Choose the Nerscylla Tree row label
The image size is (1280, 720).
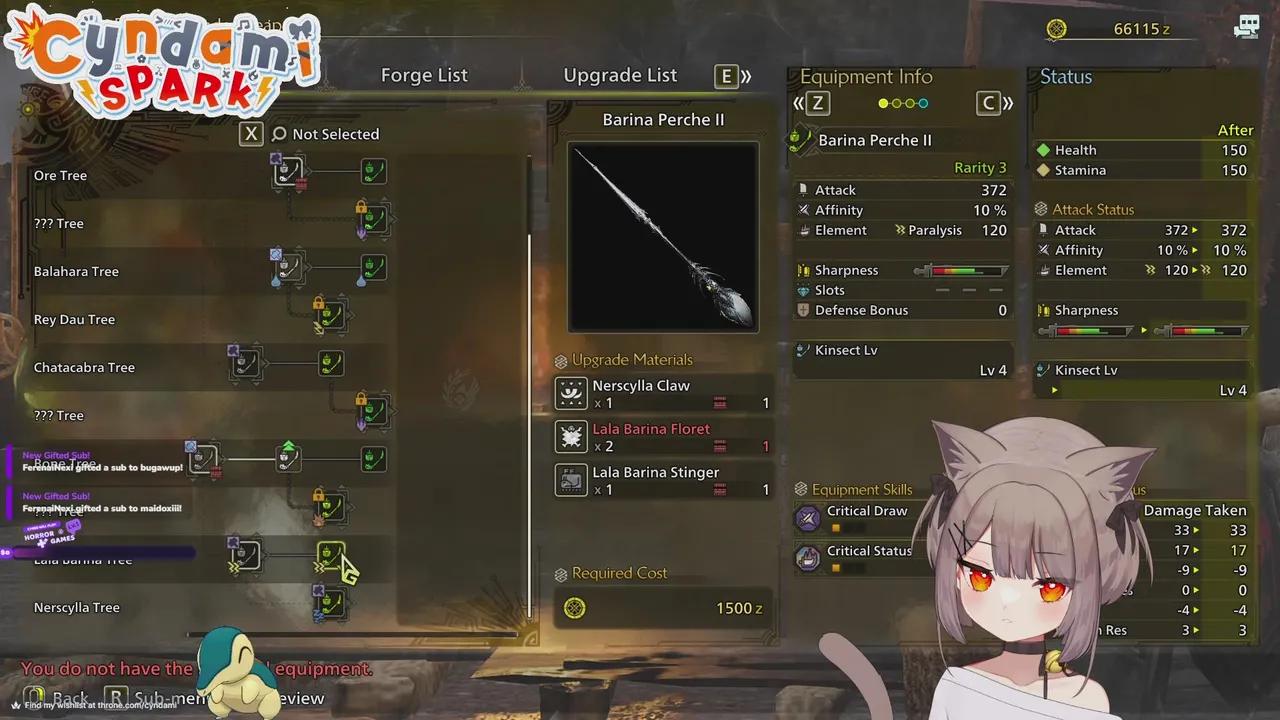[76, 607]
